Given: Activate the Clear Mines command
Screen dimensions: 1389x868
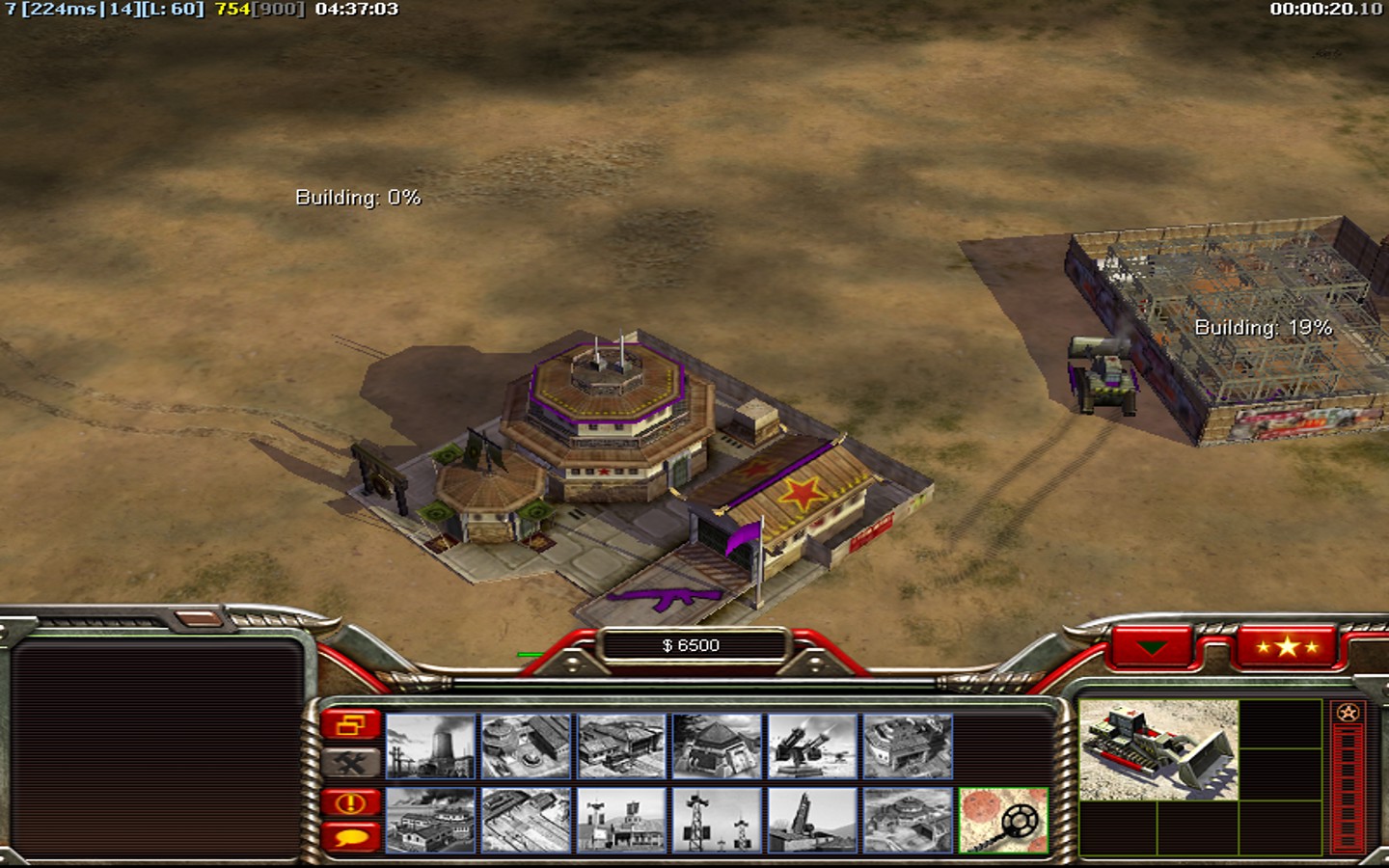Looking at the screenshot, I should [x=1003, y=820].
